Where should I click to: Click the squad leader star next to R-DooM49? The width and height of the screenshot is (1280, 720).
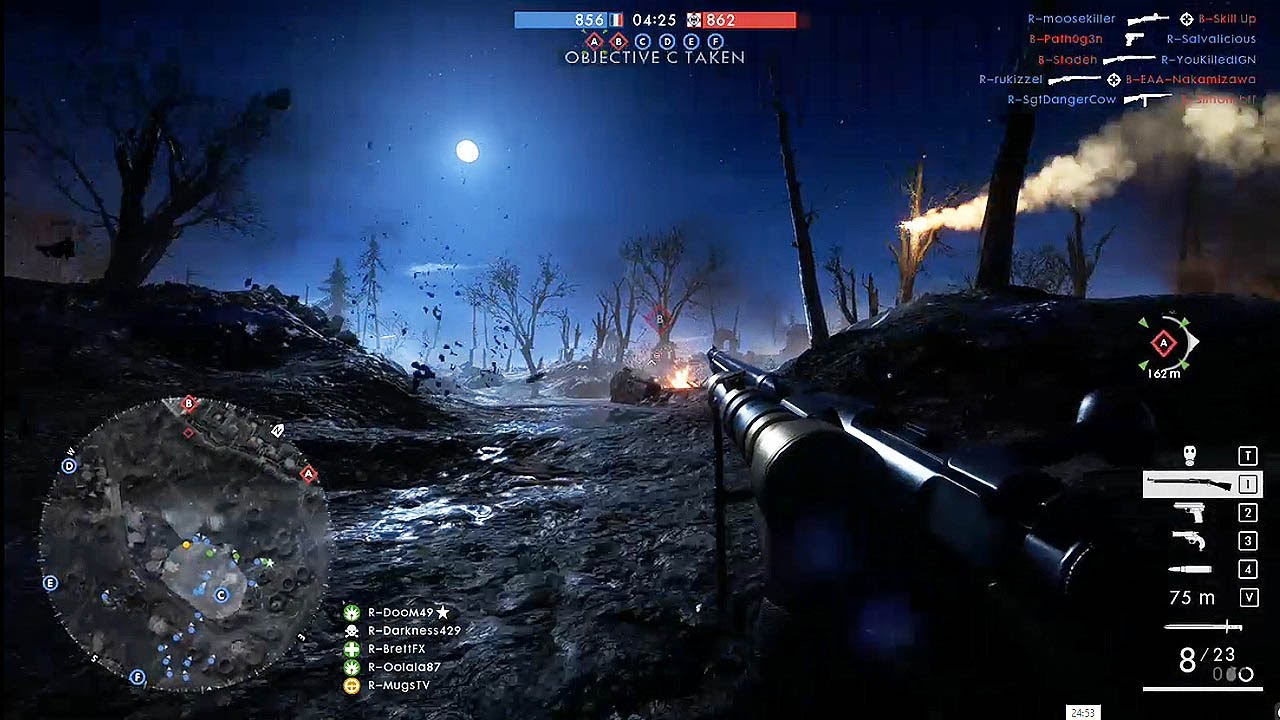[x=443, y=613]
